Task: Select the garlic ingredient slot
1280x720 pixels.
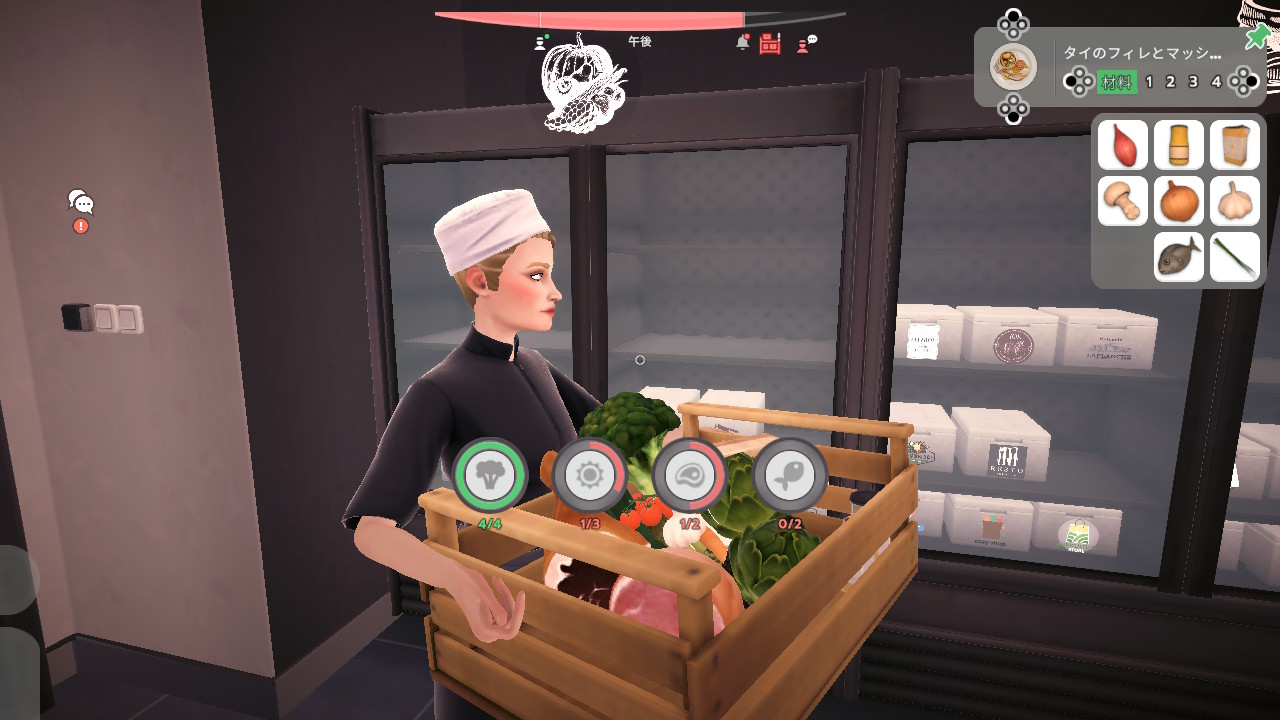Action: tap(1235, 201)
